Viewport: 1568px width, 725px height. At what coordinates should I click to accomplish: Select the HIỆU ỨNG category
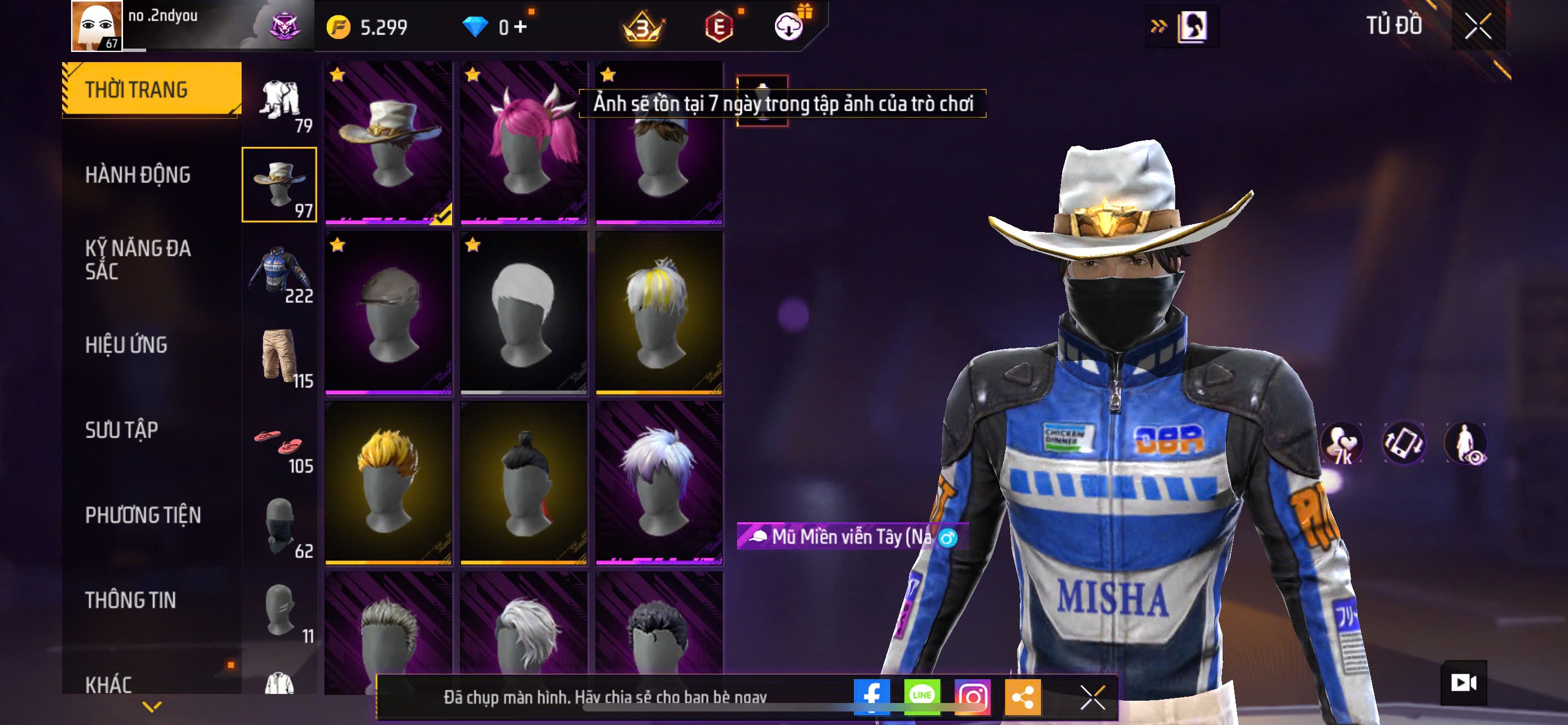(x=126, y=344)
